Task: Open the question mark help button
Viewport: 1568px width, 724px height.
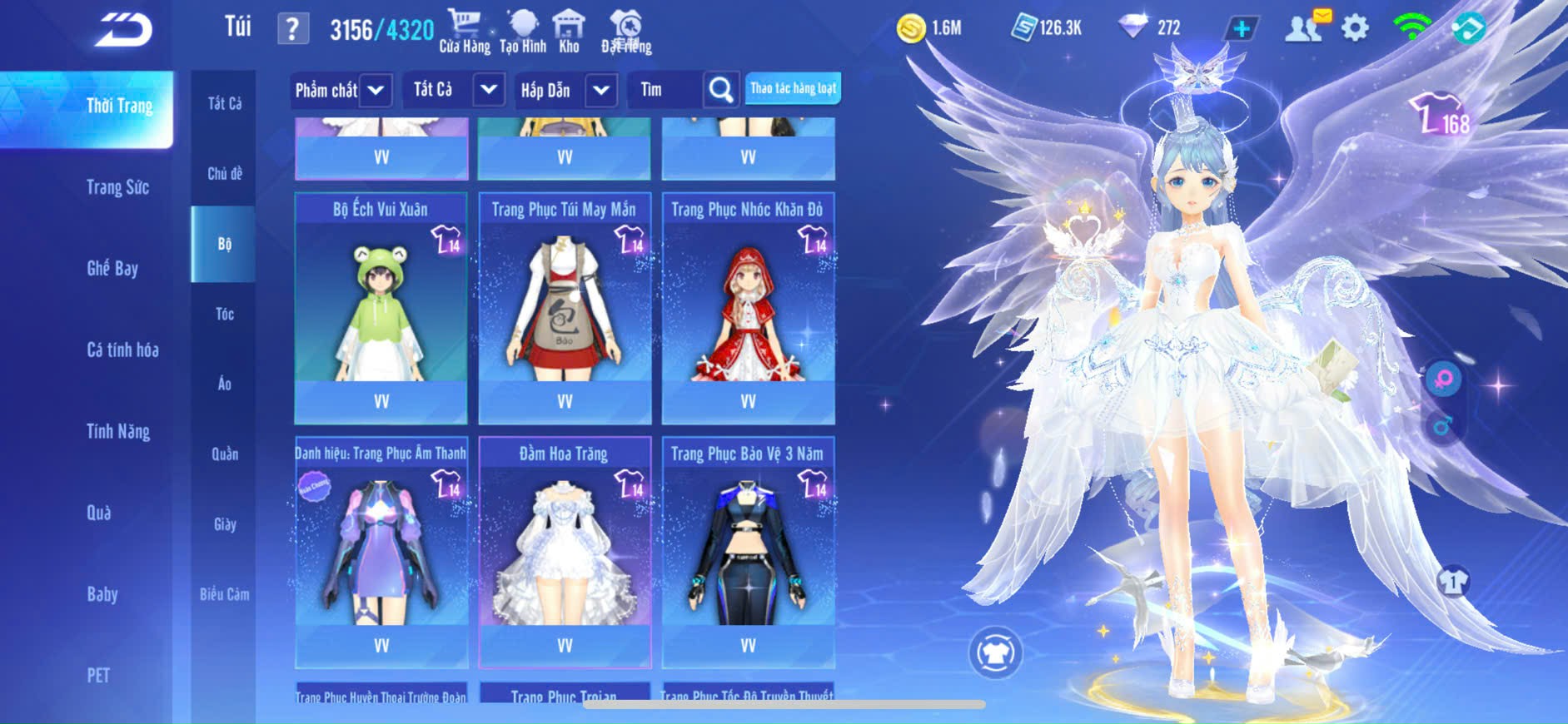Action: pos(292,29)
